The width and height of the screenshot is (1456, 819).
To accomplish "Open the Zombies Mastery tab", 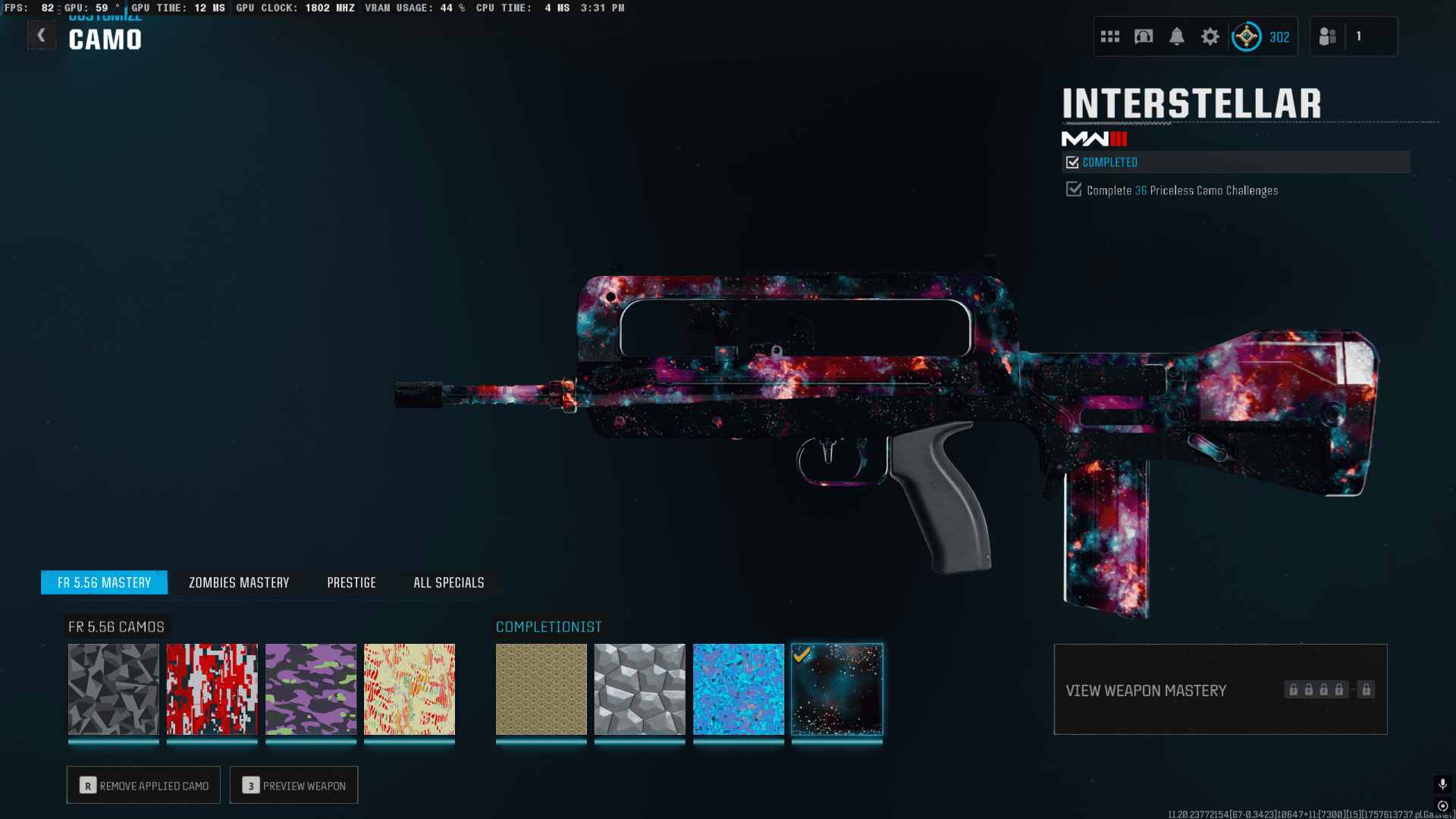I will point(239,582).
